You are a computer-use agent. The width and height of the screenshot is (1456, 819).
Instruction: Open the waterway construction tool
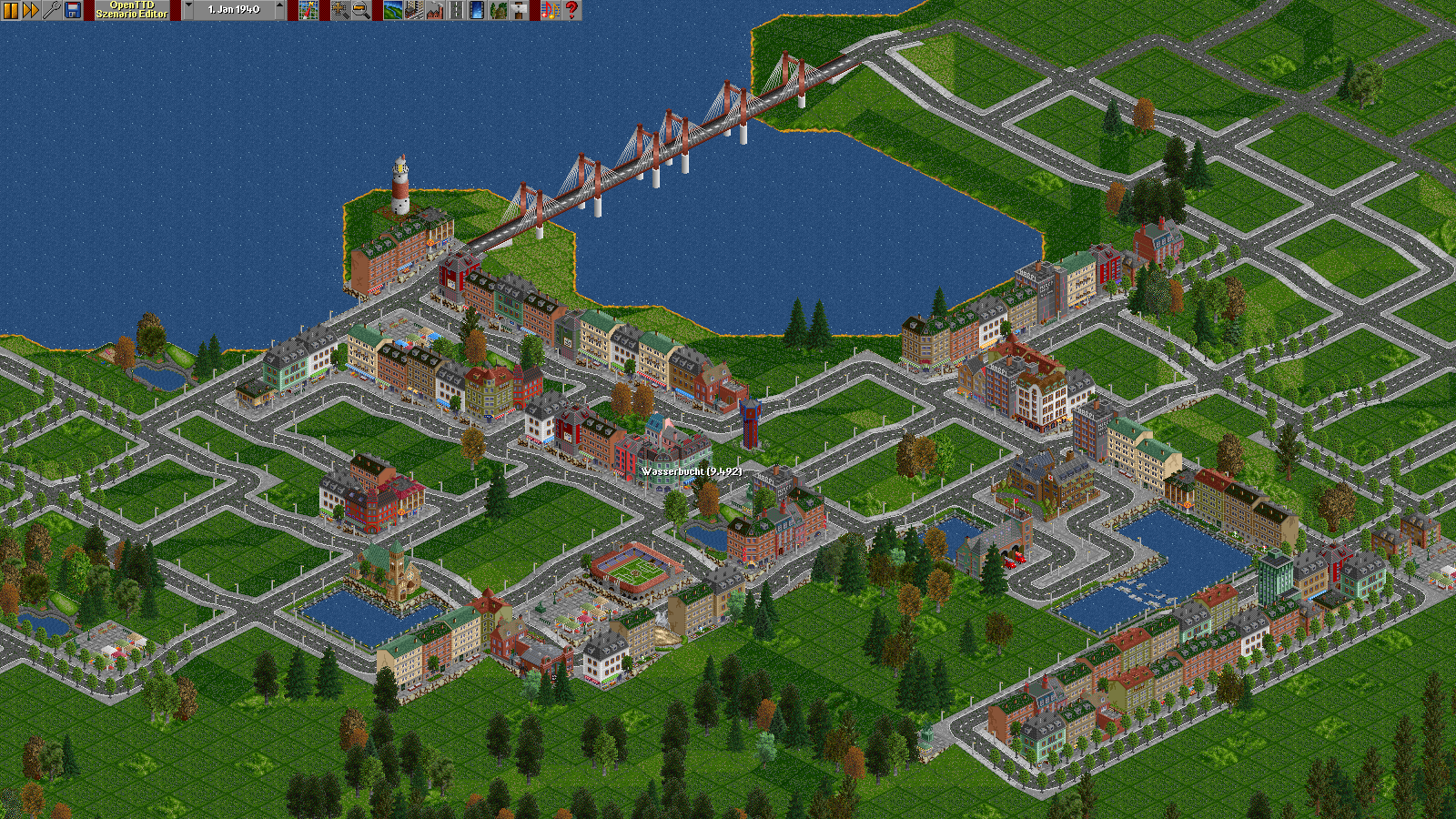[477, 10]
